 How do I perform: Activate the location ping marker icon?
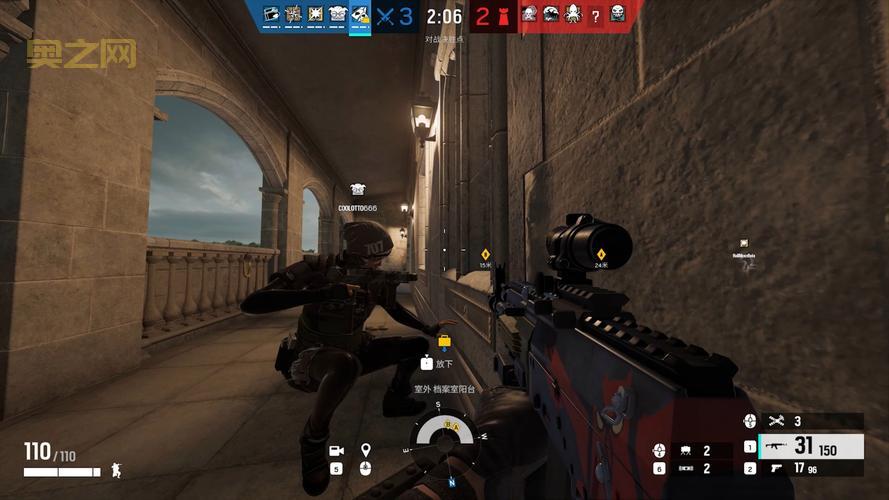(x=366, y=450)
